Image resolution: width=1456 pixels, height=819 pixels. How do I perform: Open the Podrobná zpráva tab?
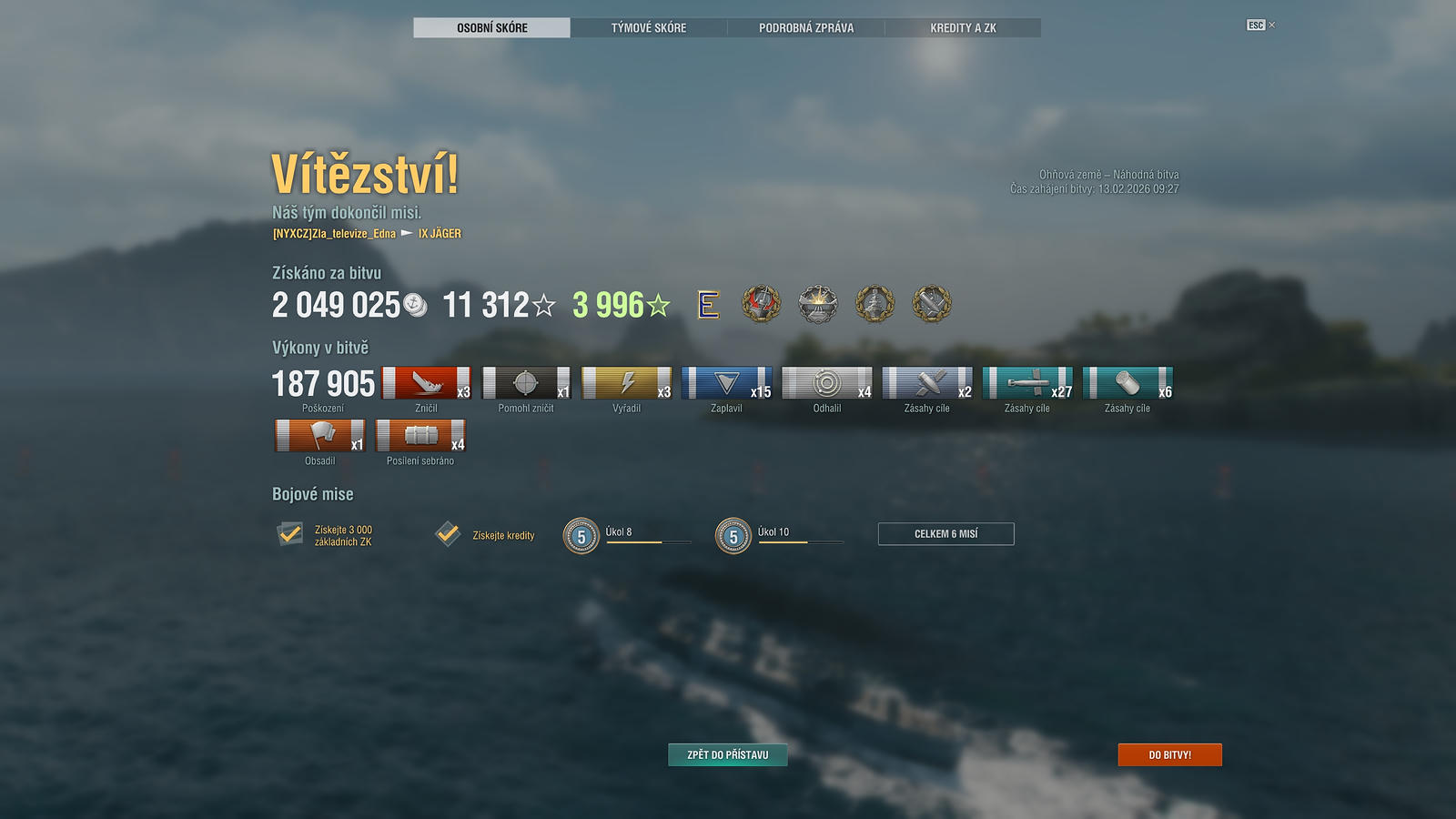pos(806,28)
